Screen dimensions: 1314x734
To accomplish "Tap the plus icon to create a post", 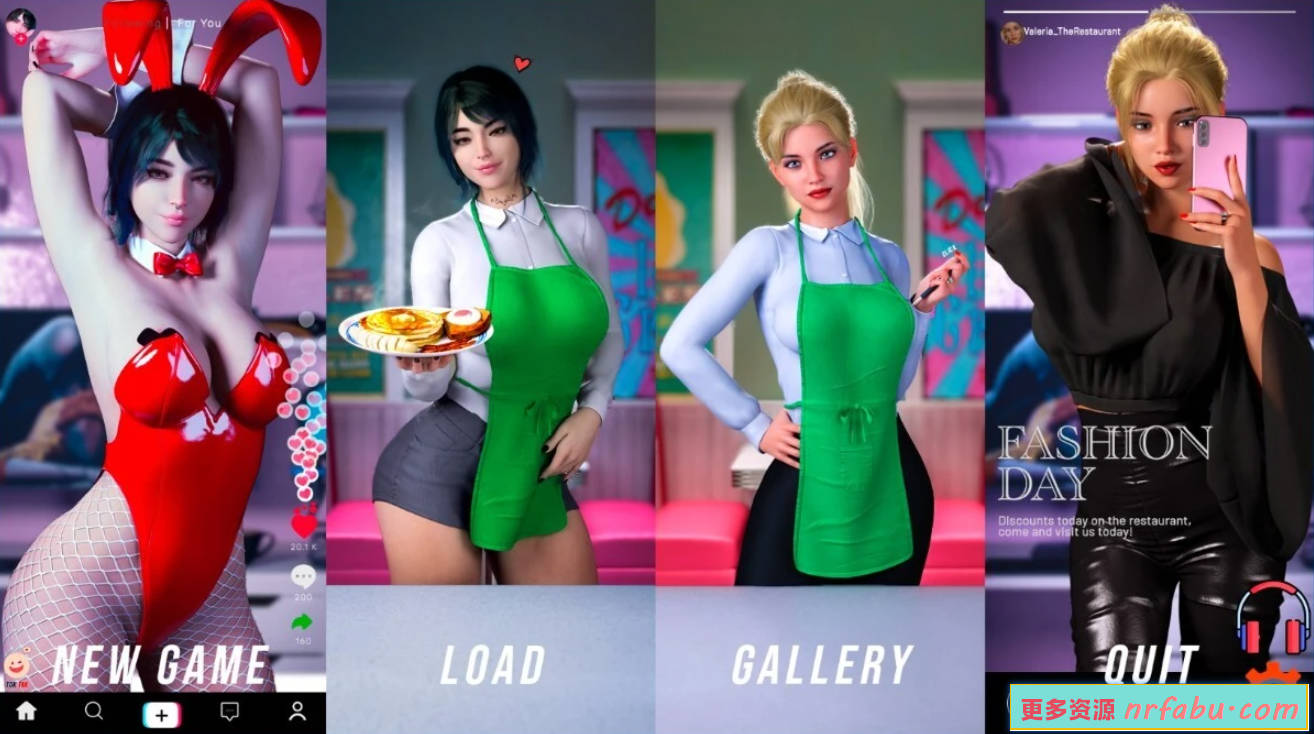I will 161,712.
